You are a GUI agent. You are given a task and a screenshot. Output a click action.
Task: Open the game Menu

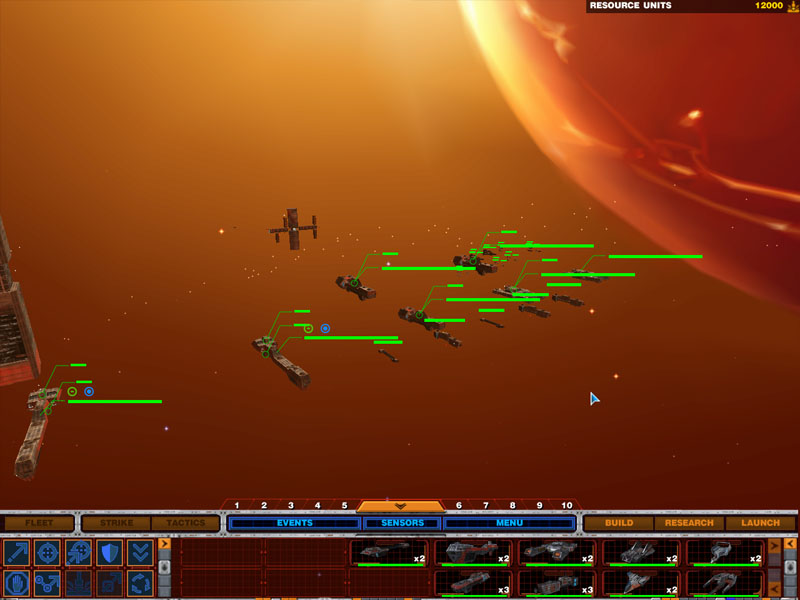click(509, 523)
